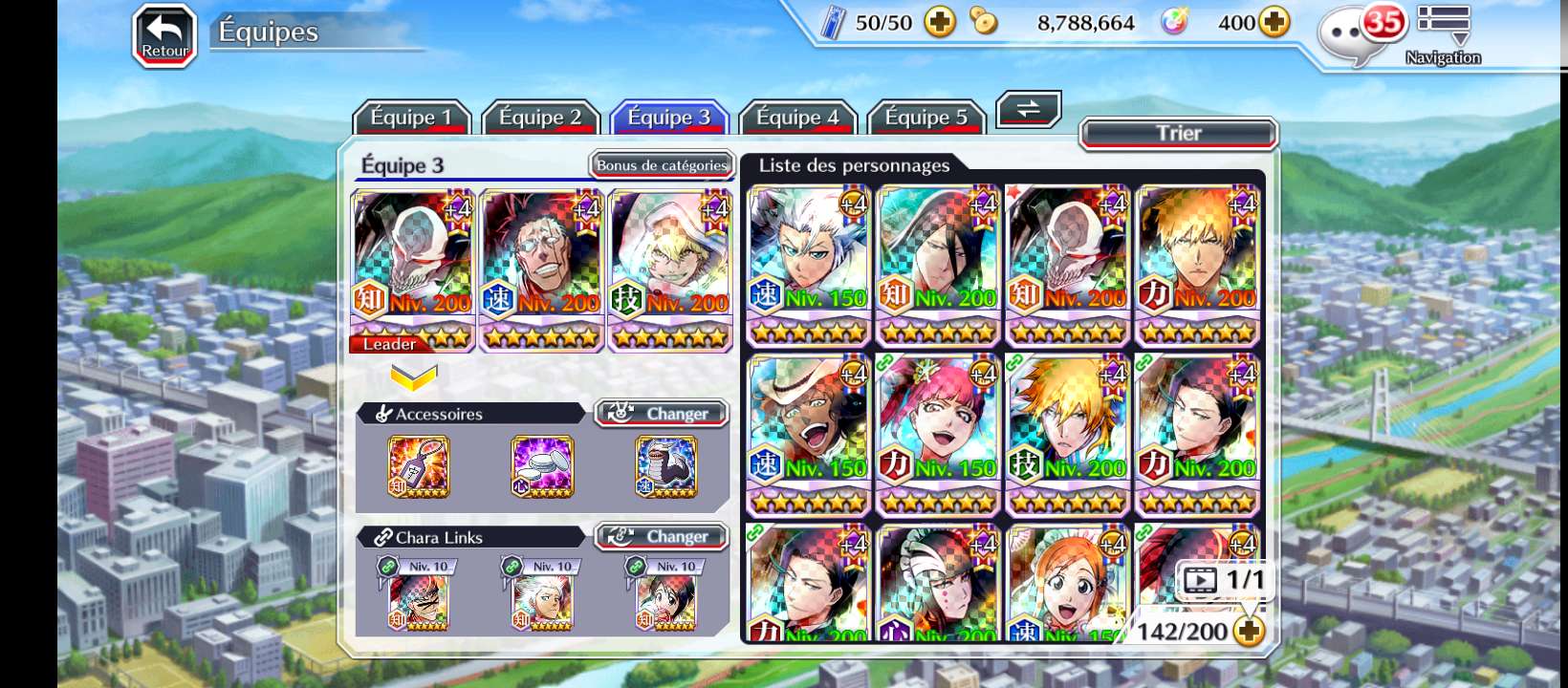1568x688 pixels.
Task: Switch to the Équipe 1 tab
Action: click(x=411, y=118)
